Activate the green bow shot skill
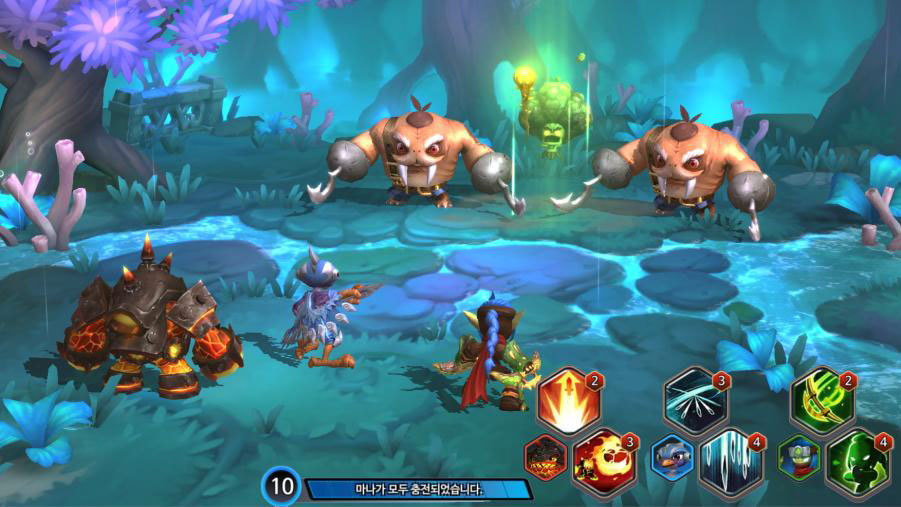This screenshot has height=507, width=901. tap(822, 400)
